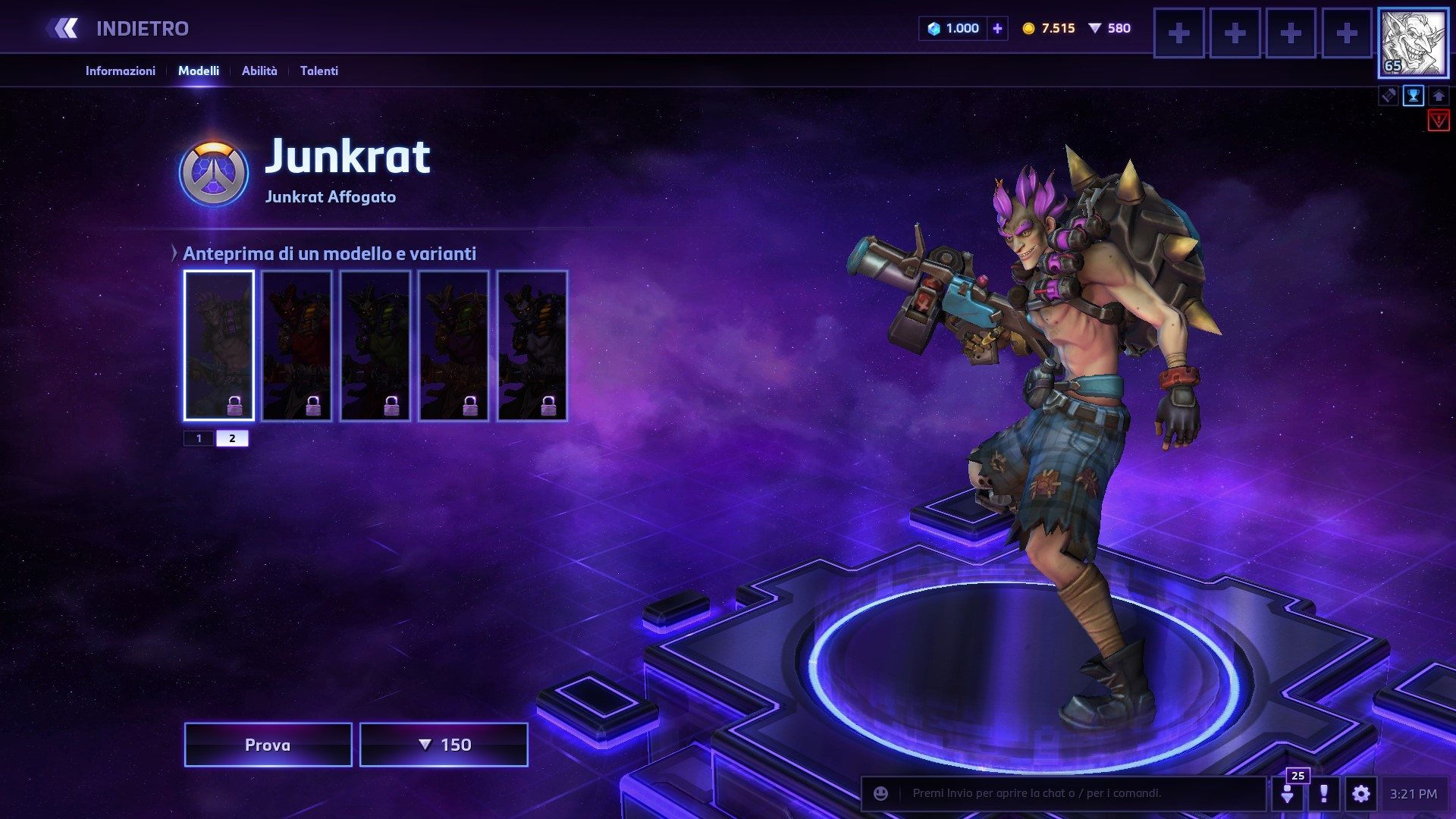Screen dimensions: 1456x819
Task: Go to skin page 1
Action: pyautogui.click(x=199, y=438)
